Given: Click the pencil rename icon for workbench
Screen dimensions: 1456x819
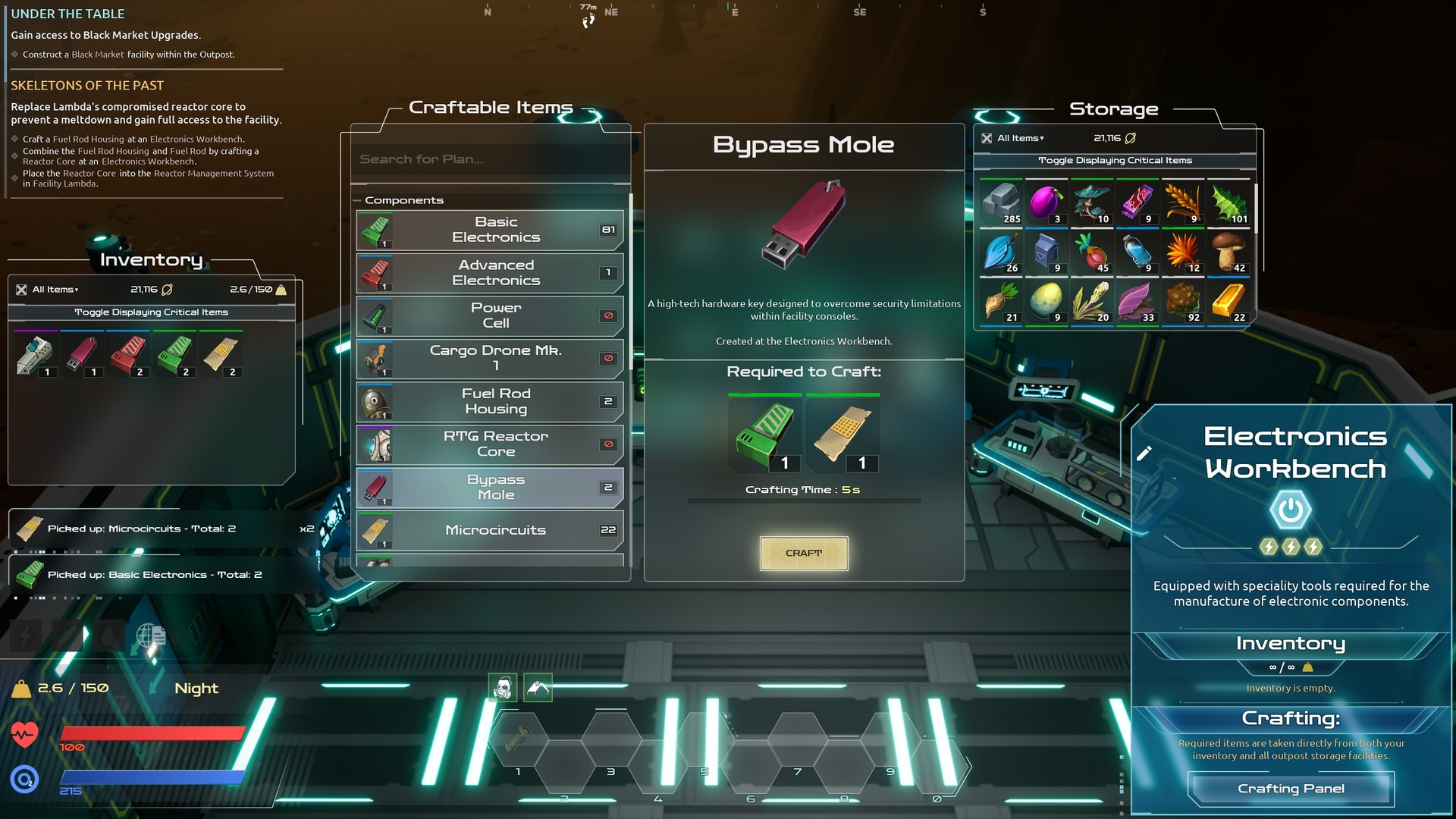Looking at the screenshot, I should pyautogui.click(x=1144, y=453).
